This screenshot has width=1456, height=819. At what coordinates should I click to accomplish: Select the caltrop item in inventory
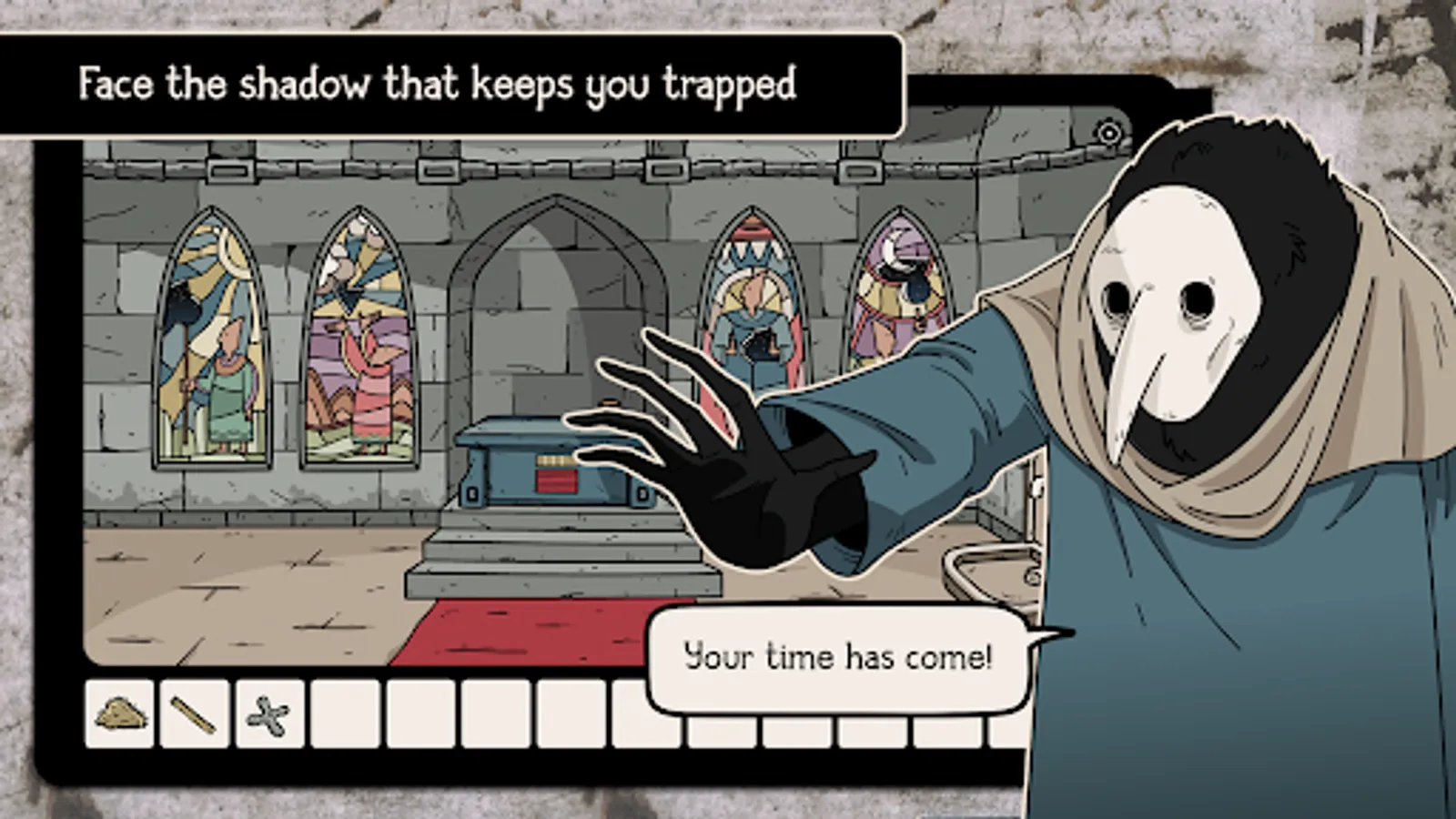coord(268,716)
